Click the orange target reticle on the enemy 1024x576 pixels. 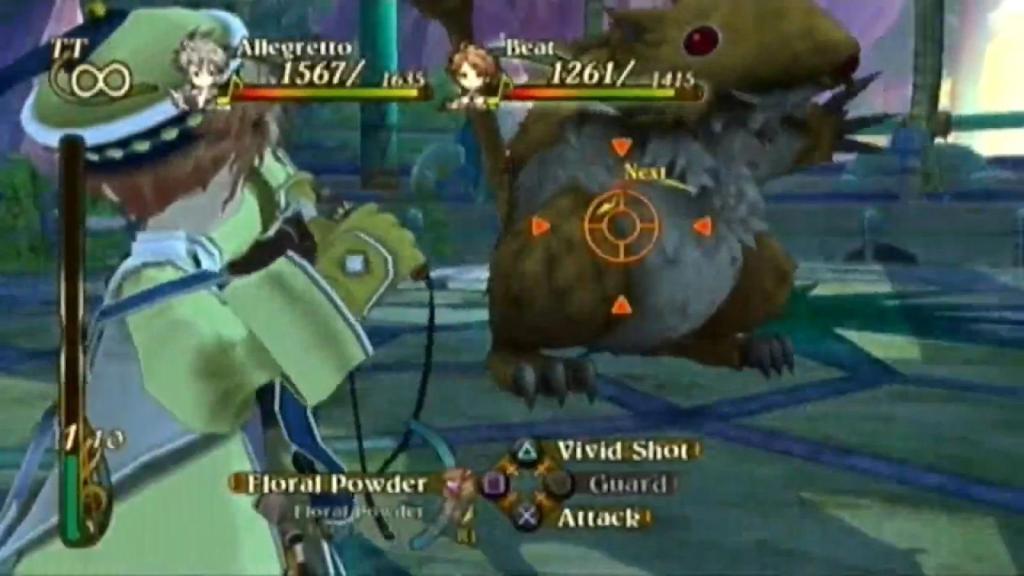(x=621, y=226)
